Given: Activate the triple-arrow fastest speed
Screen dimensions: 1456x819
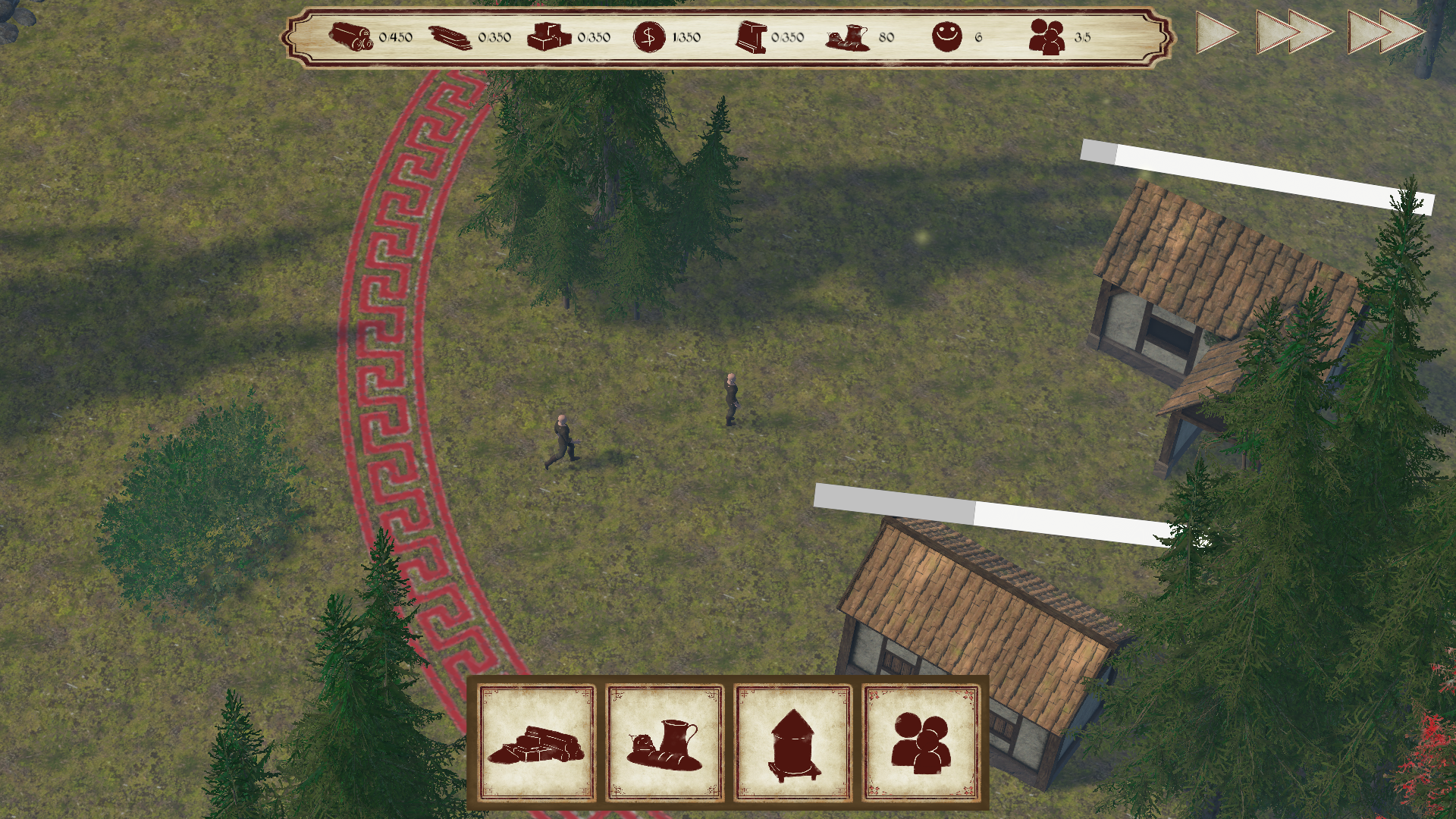Looking at the screenshot, I should (x=1386, y=33).
